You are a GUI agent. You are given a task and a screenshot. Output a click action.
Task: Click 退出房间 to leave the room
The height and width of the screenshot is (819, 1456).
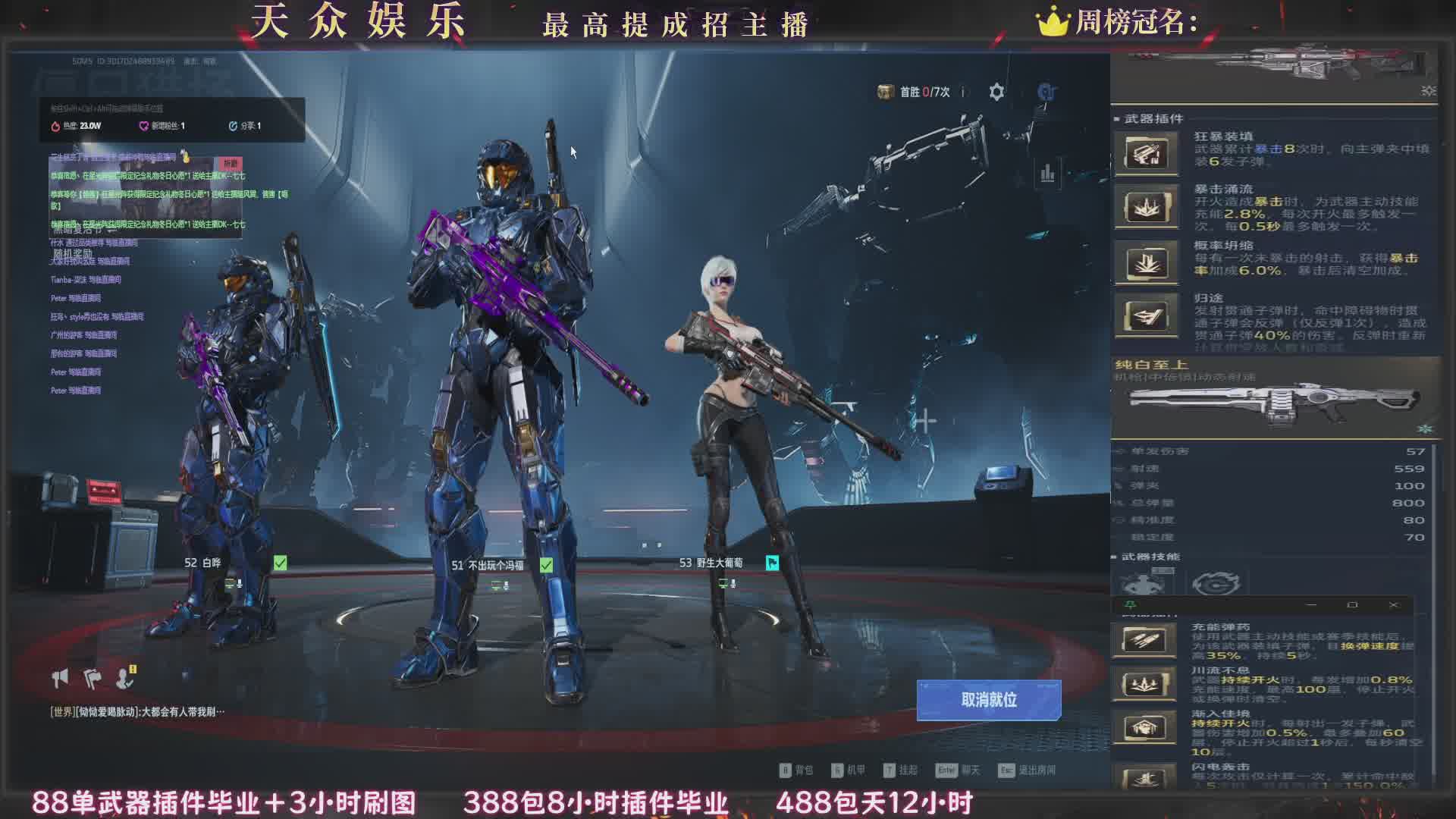coord(1028,770)
